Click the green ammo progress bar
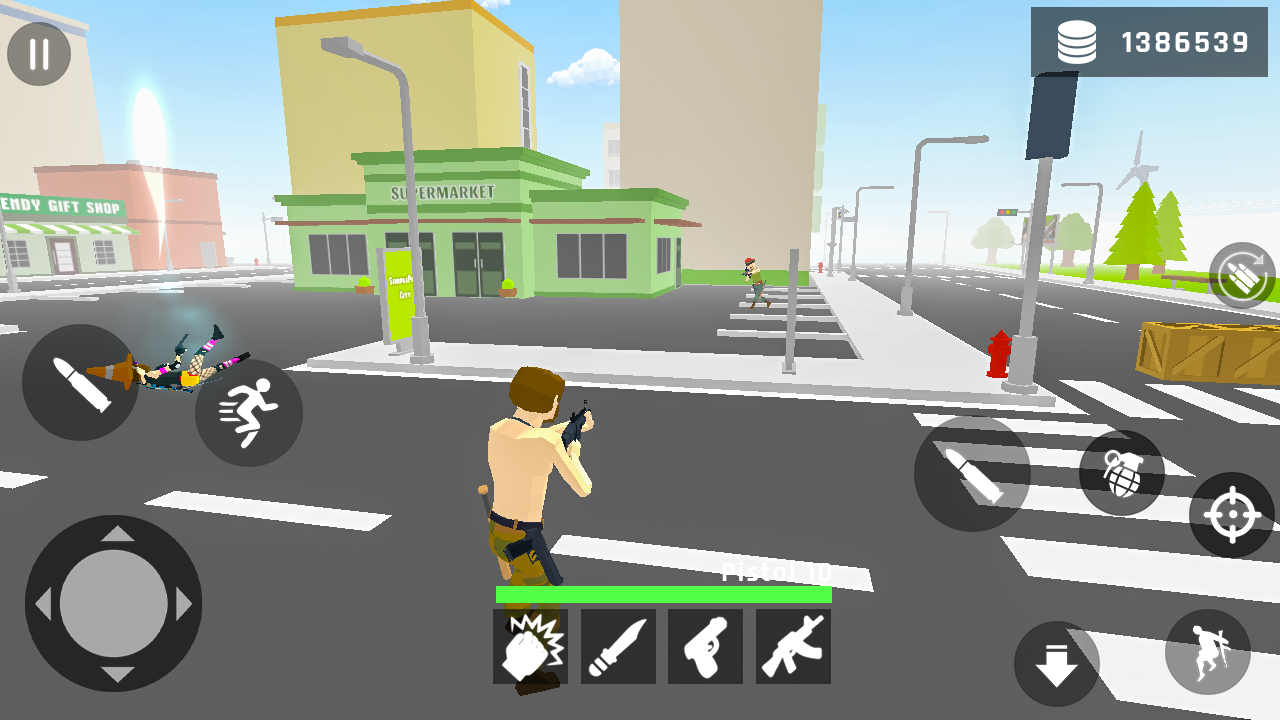Viewport: 1280px width, 720px height. pos(663,593)
